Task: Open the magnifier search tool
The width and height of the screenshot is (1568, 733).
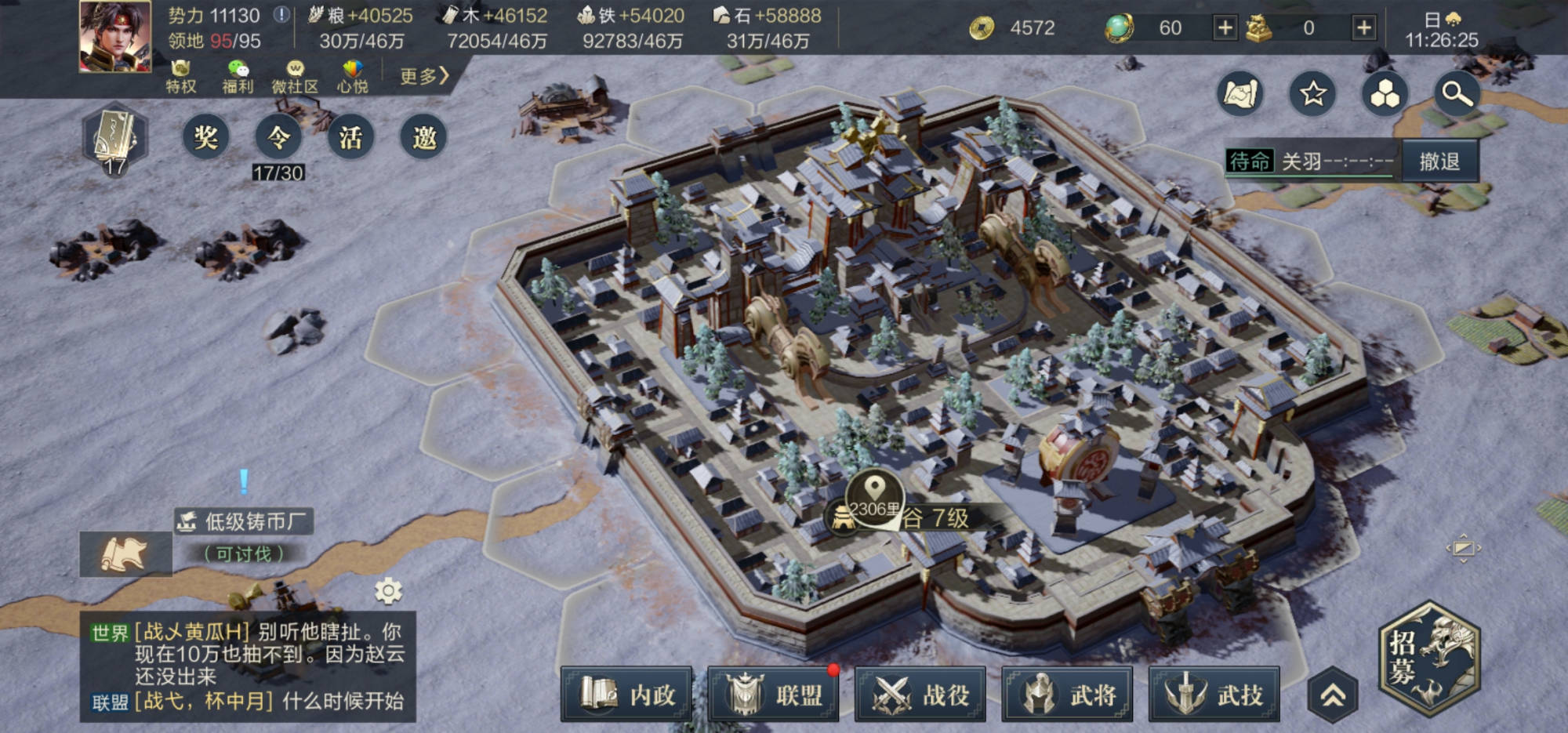Action: click(1457, 94)
